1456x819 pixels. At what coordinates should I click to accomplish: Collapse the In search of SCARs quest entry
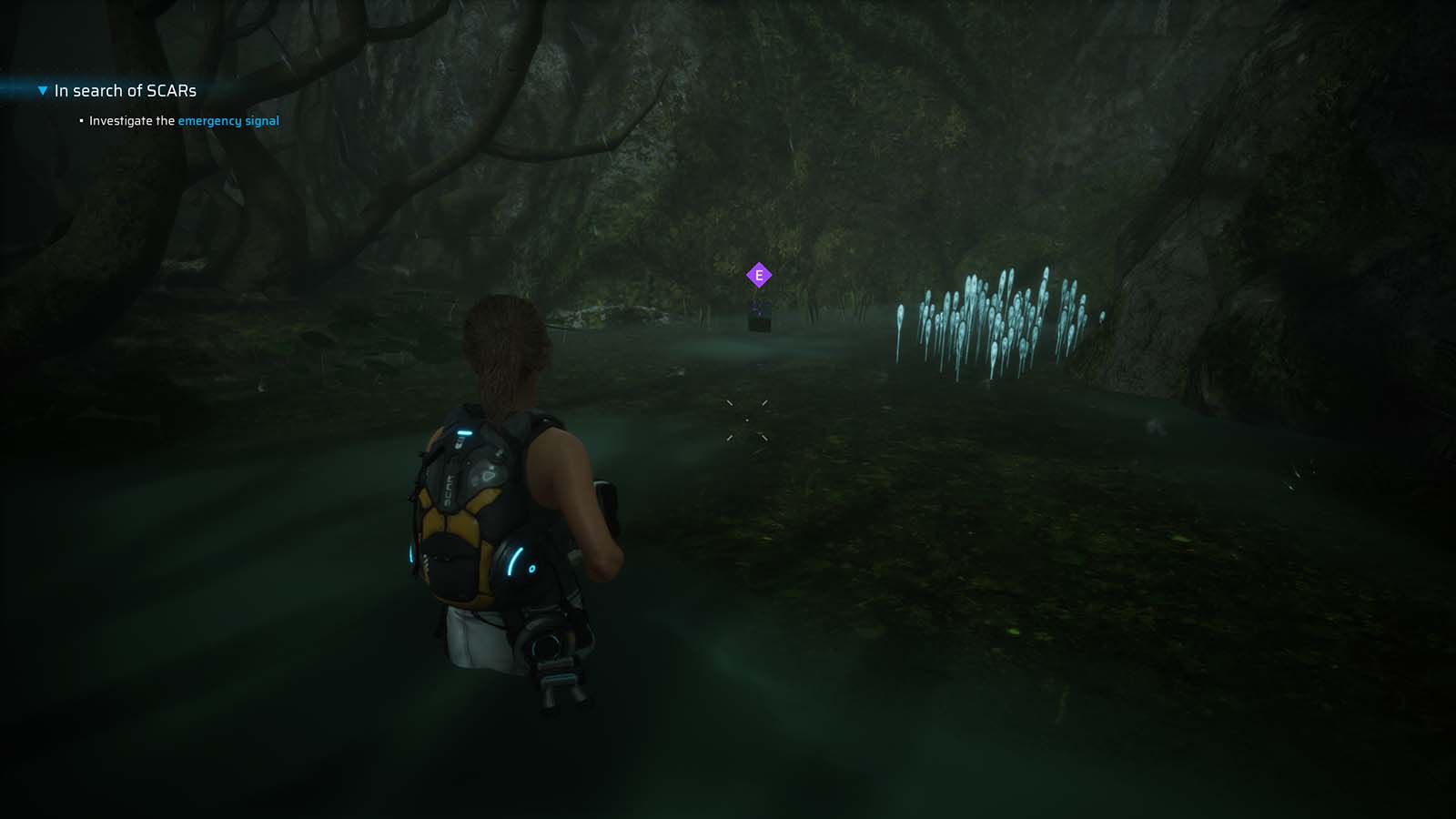tap(40, 90)
